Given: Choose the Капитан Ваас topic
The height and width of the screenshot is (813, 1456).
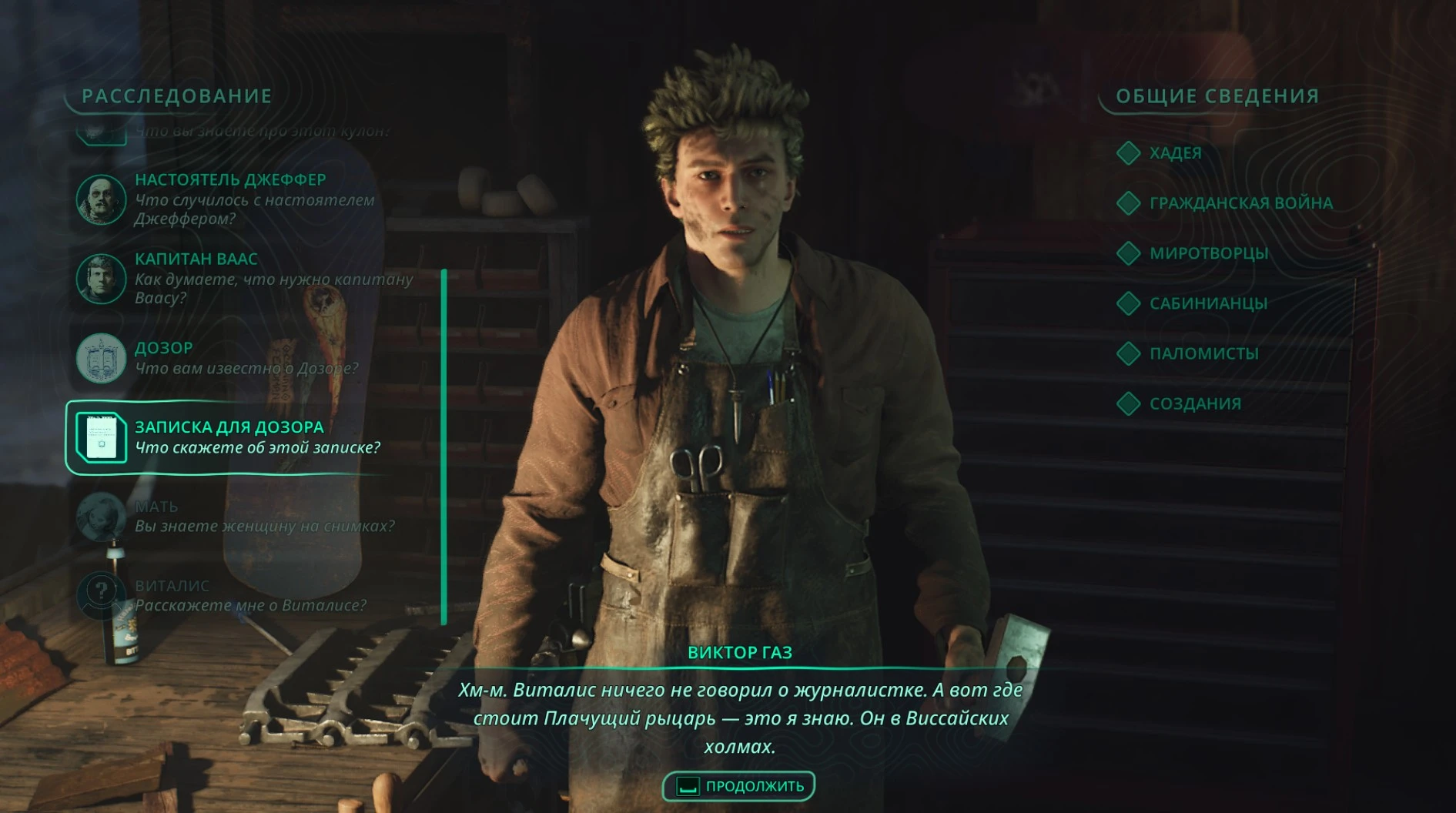Looking at the screenshot, I should click(x=231, y=278).
